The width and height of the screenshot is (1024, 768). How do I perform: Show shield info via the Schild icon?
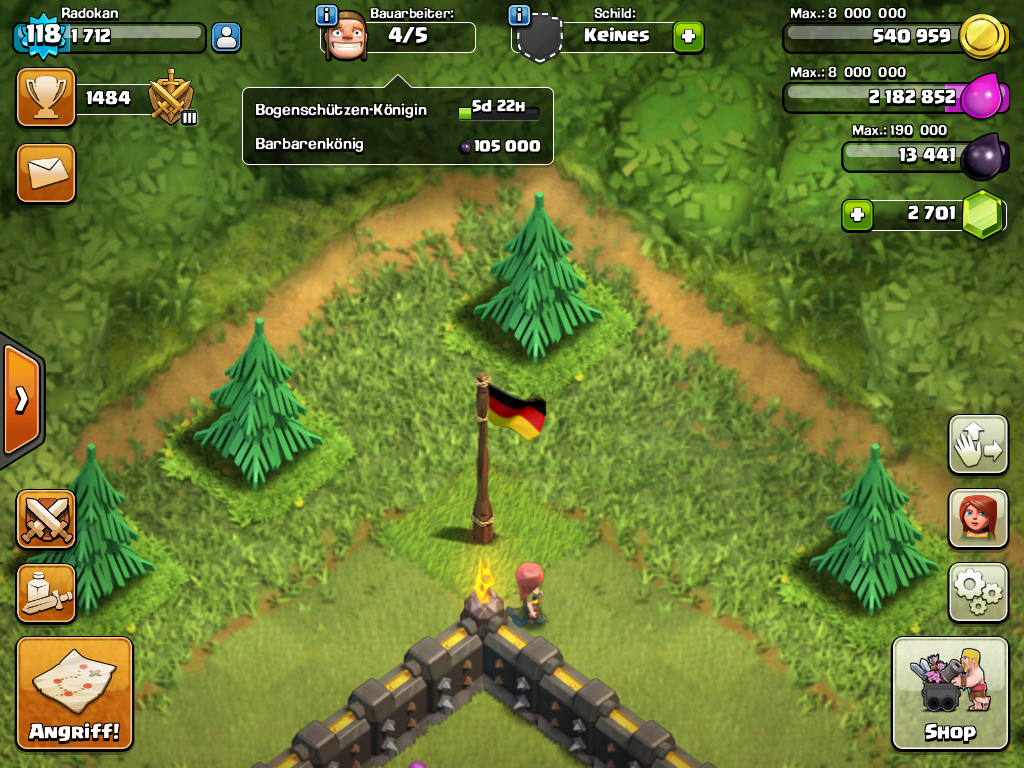(x=518, y=15)
